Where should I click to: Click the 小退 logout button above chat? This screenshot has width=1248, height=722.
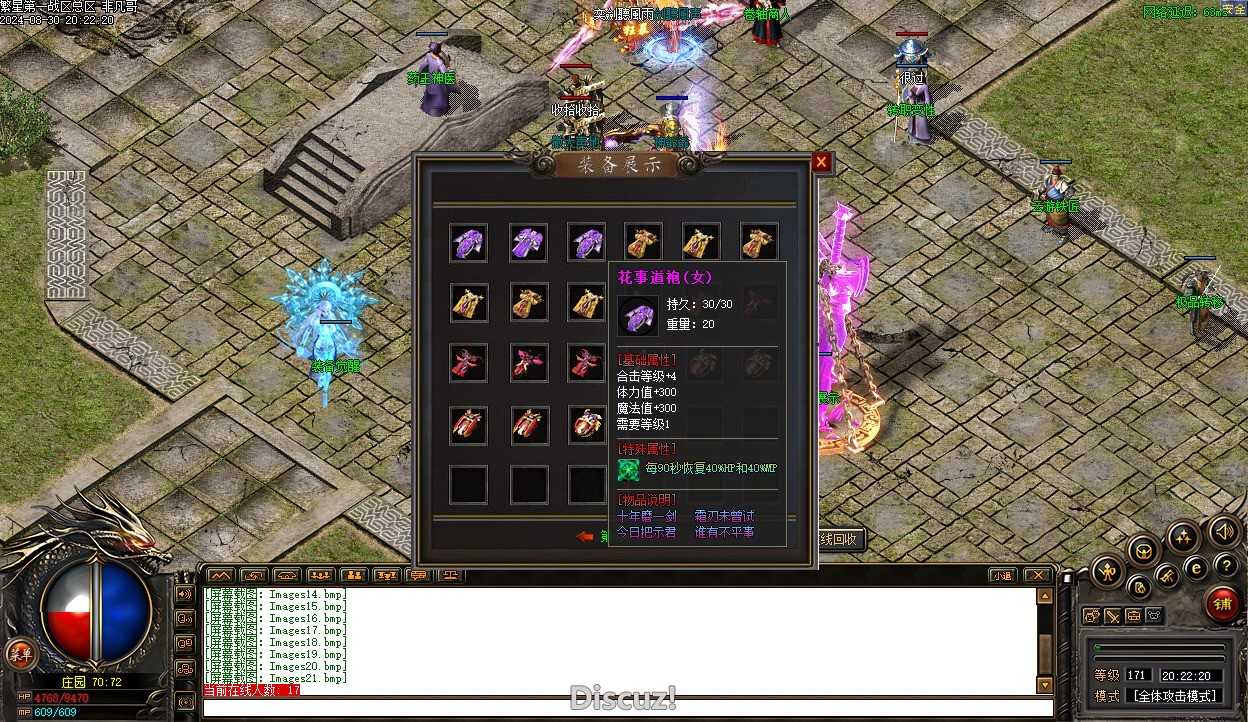tap(1002, 575)
